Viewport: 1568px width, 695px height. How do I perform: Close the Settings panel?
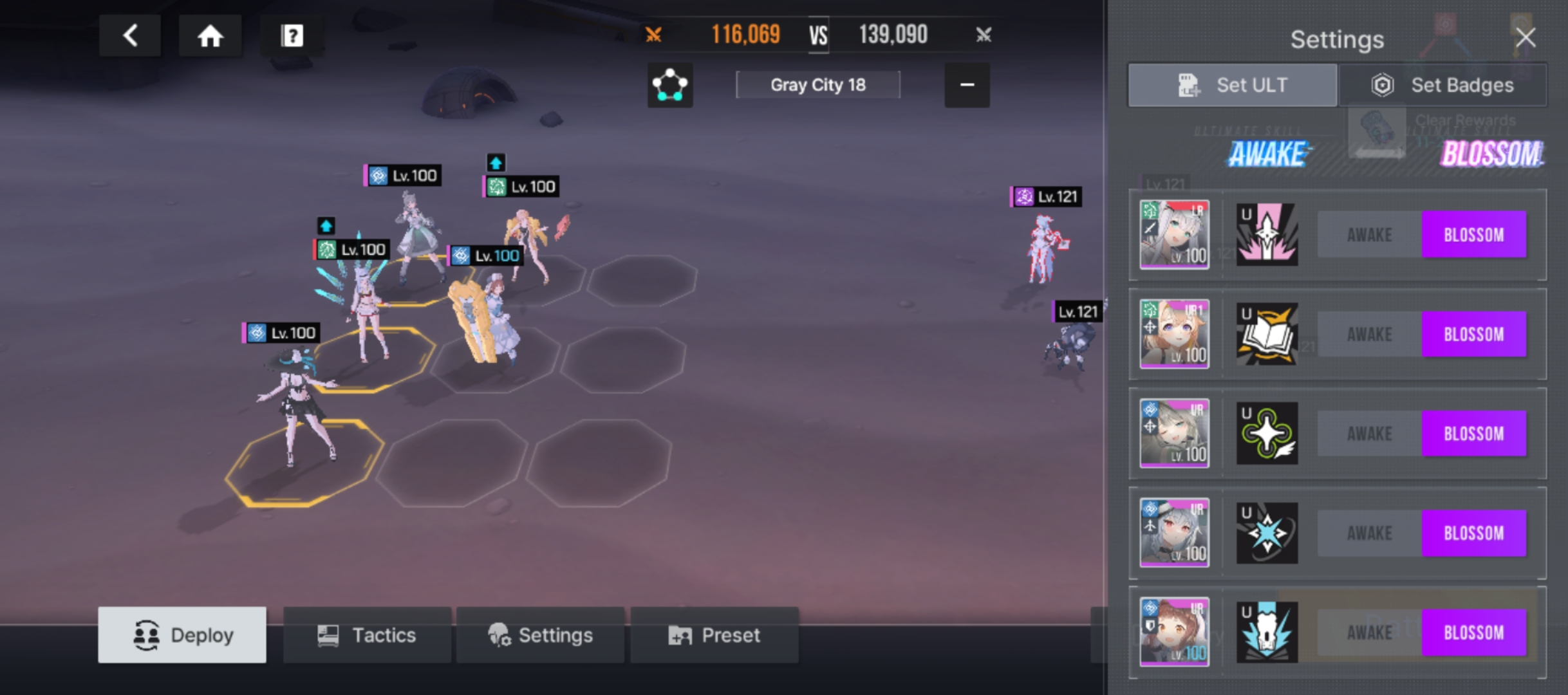(x=1525, y=37)
